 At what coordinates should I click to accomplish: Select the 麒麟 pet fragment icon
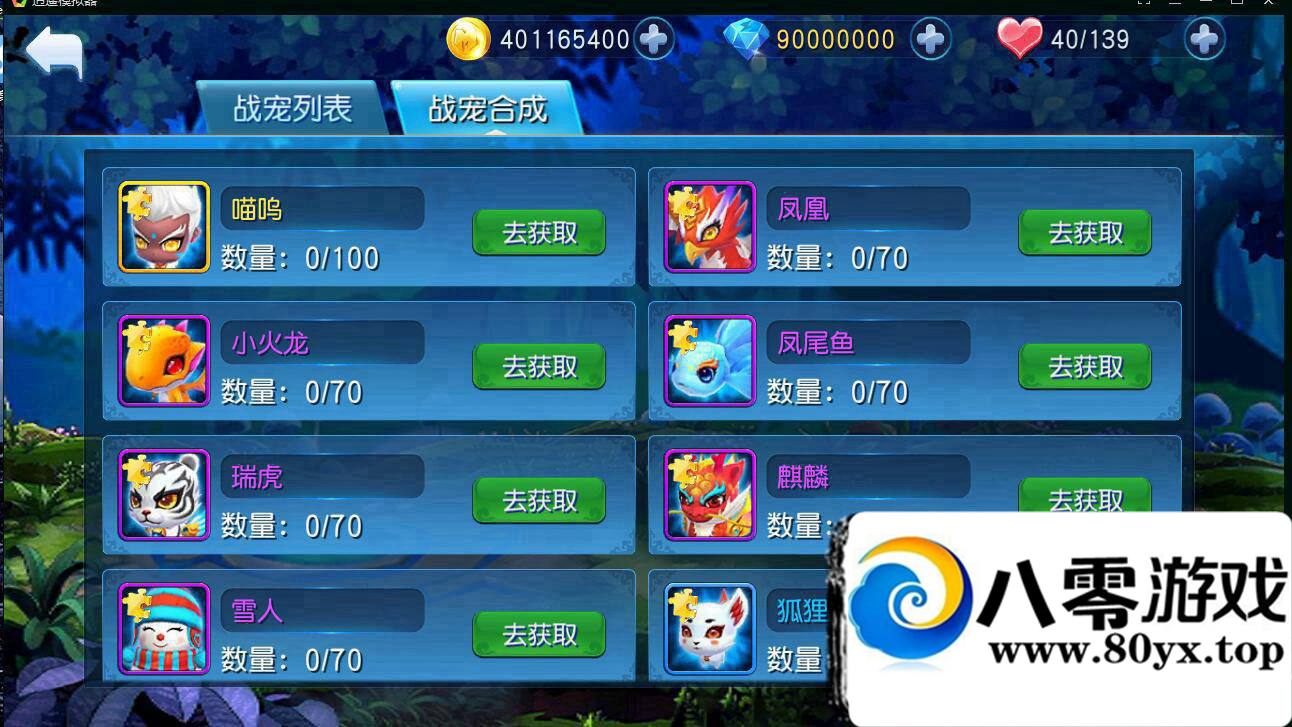710,495
